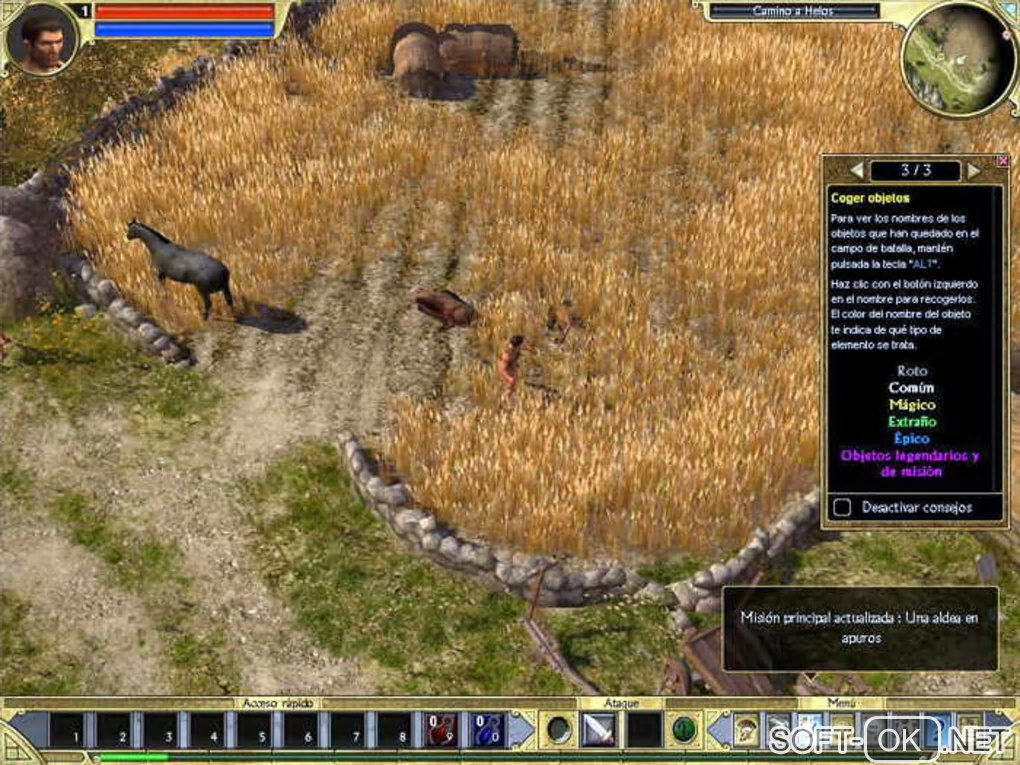Screen dimensions: 1020x765
Task: Select the sword attack slot
Action: click(x=599, y=731)
